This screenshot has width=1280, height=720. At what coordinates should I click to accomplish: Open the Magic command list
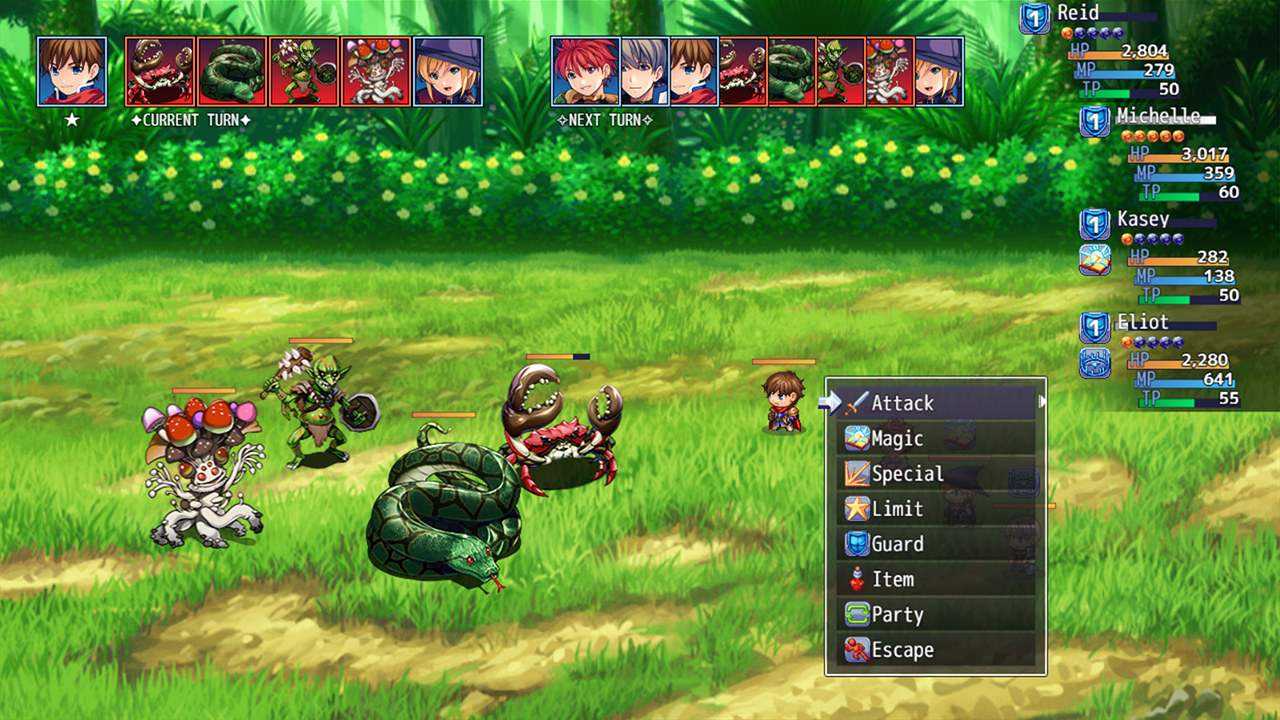pyautogui.click(x=935, y=438)
